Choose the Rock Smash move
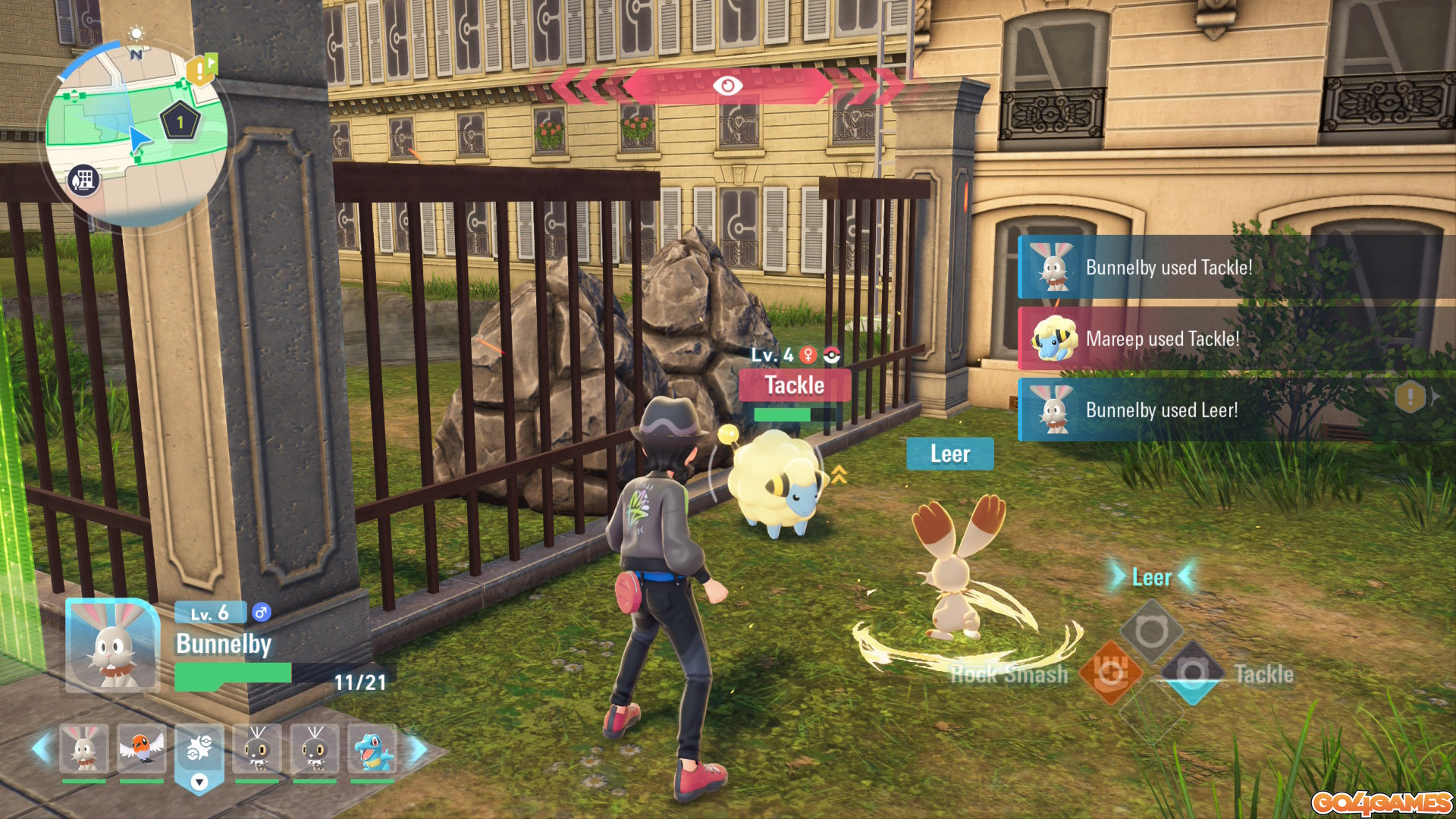The width and height of the screenshot is (1456, 819). pos(1109,673)
